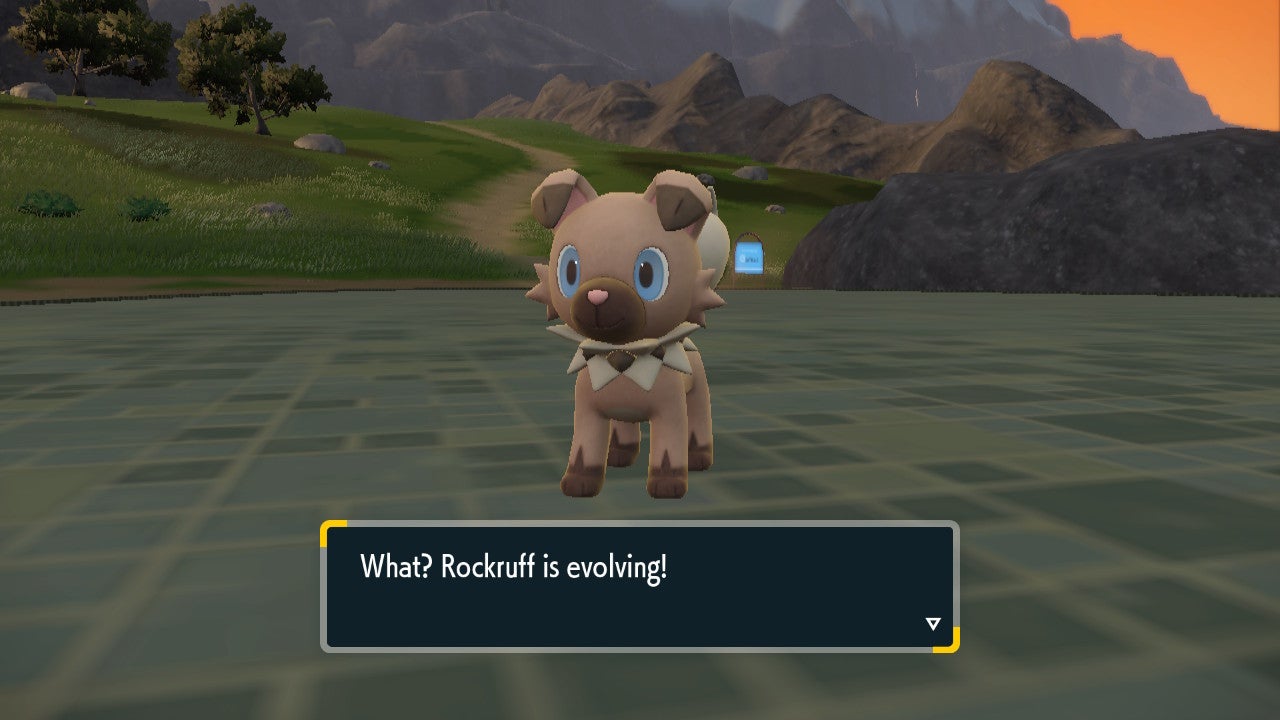Click the tiled stone ground

[x=250, y=430]
